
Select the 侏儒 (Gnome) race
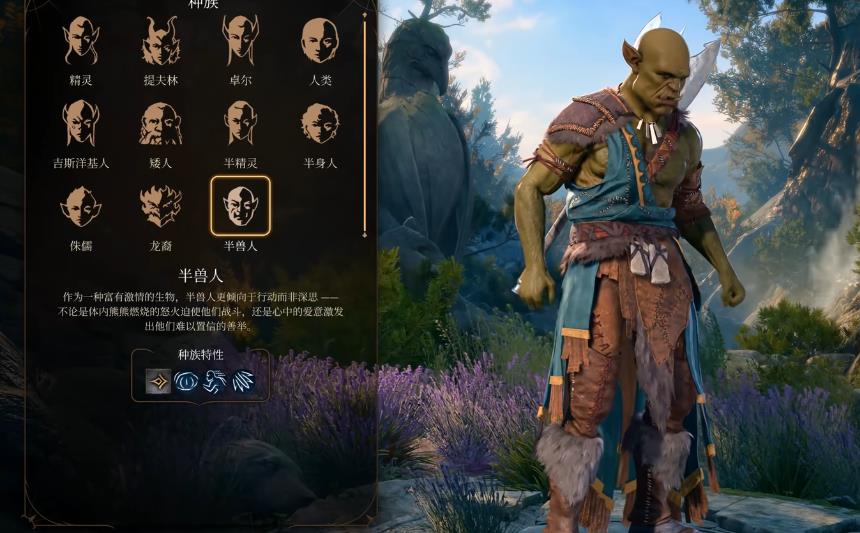pos(80,206)
